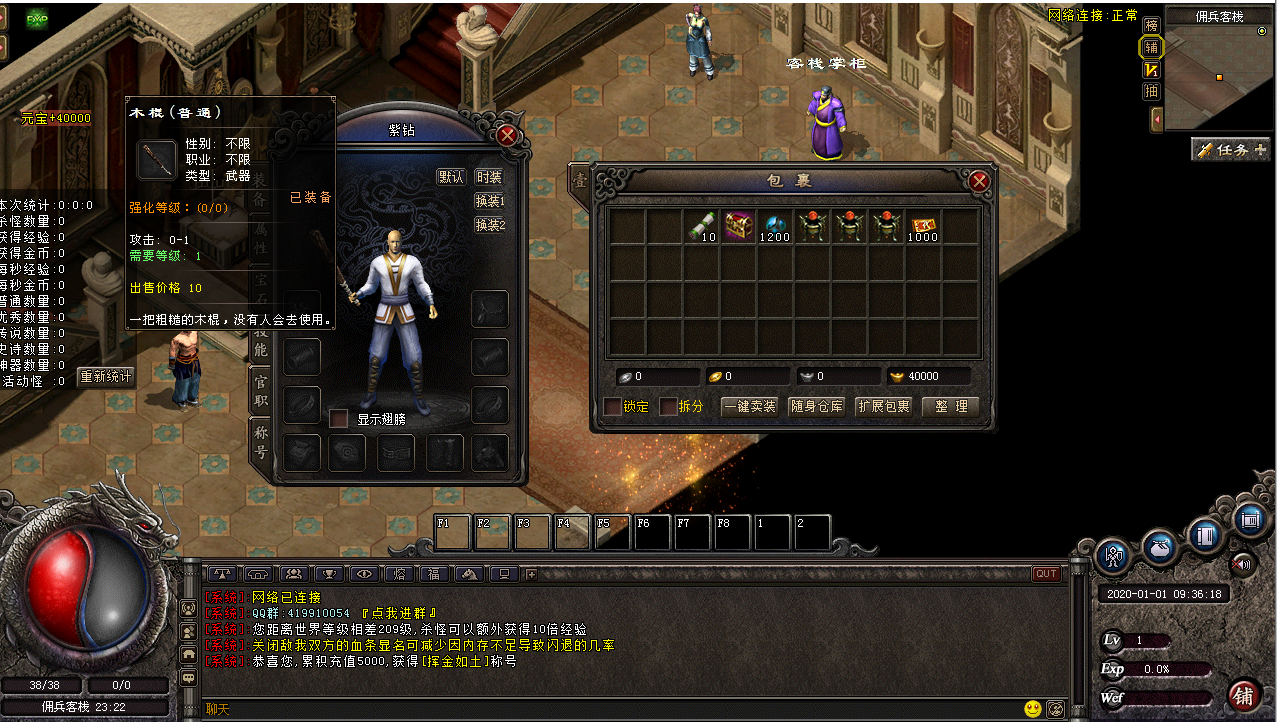
Task: Open the 随身仓库 portable storage
Action: pos(817,407)
